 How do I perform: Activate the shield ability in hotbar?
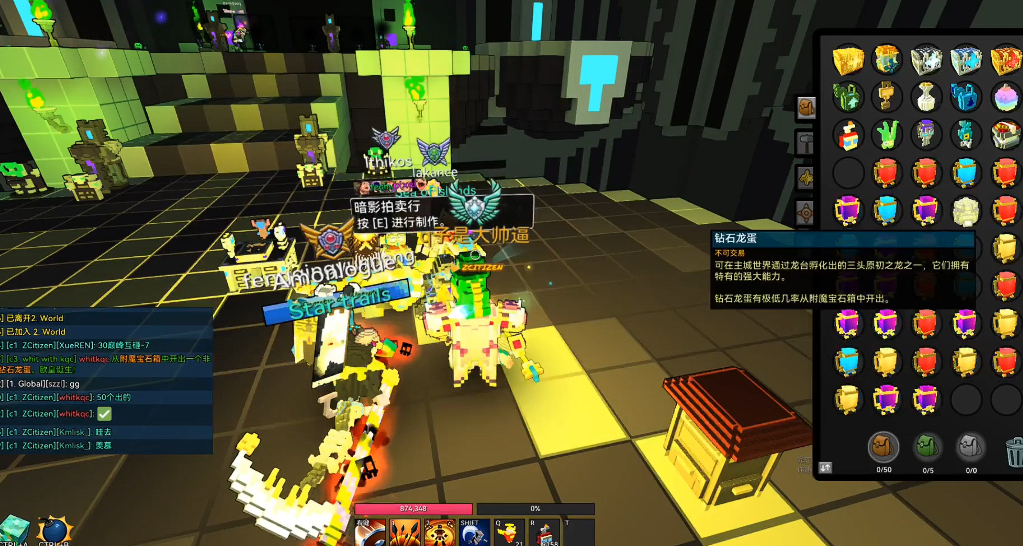tap(372, 532)
